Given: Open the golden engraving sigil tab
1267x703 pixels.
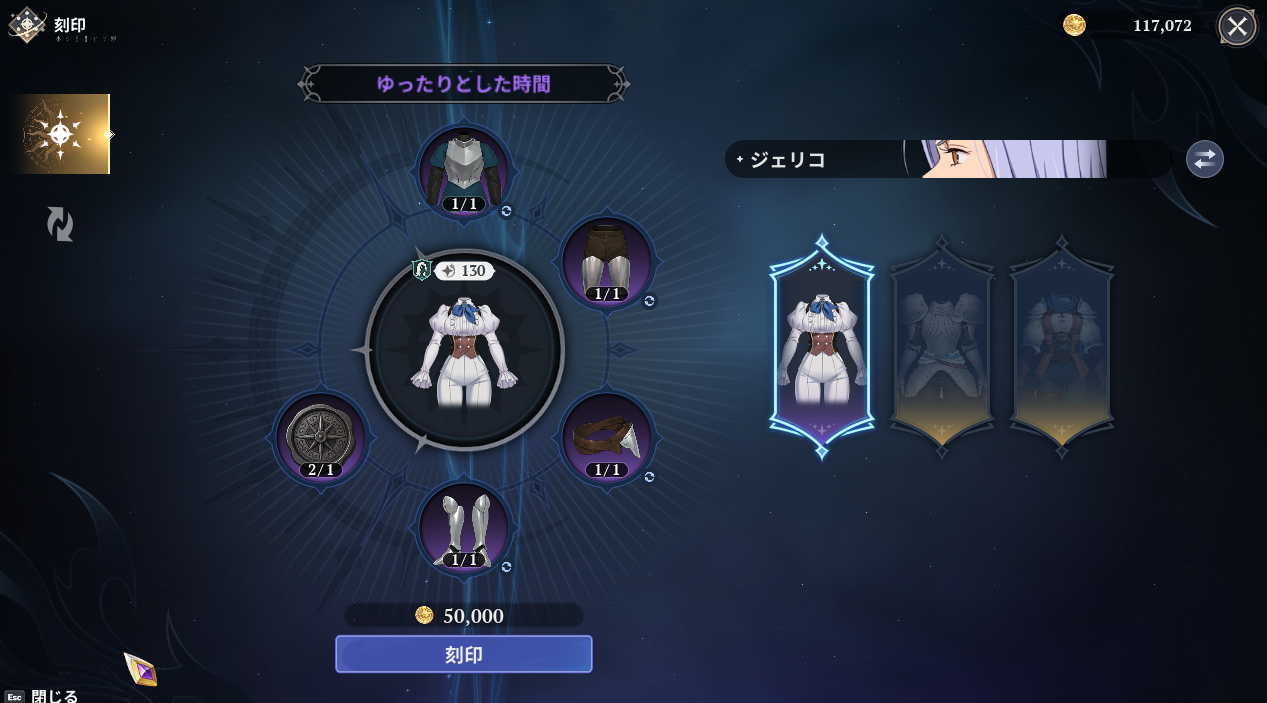Looking at the screenshot, I should [60, 134].
